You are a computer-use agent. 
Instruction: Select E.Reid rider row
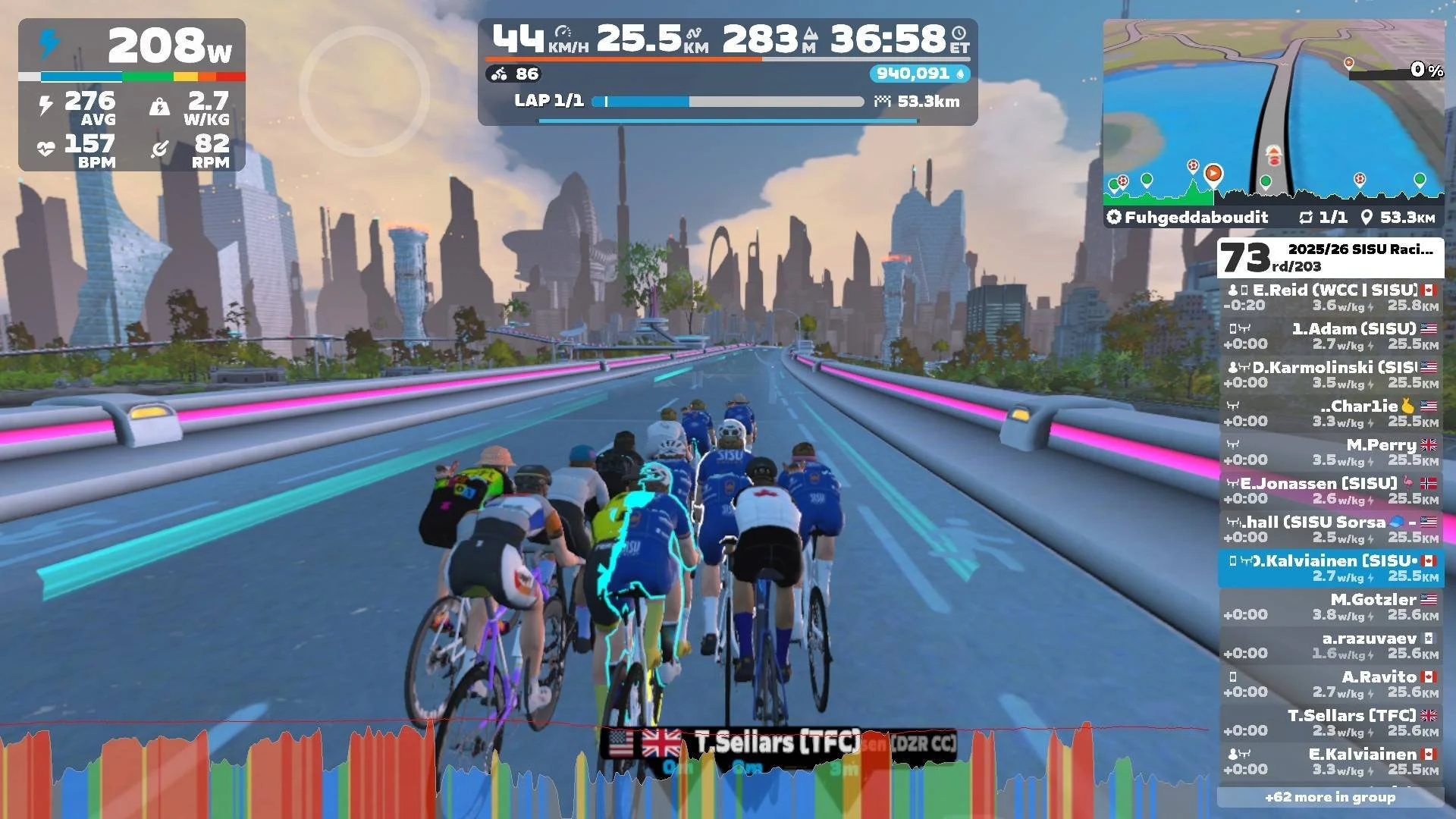1331,297
